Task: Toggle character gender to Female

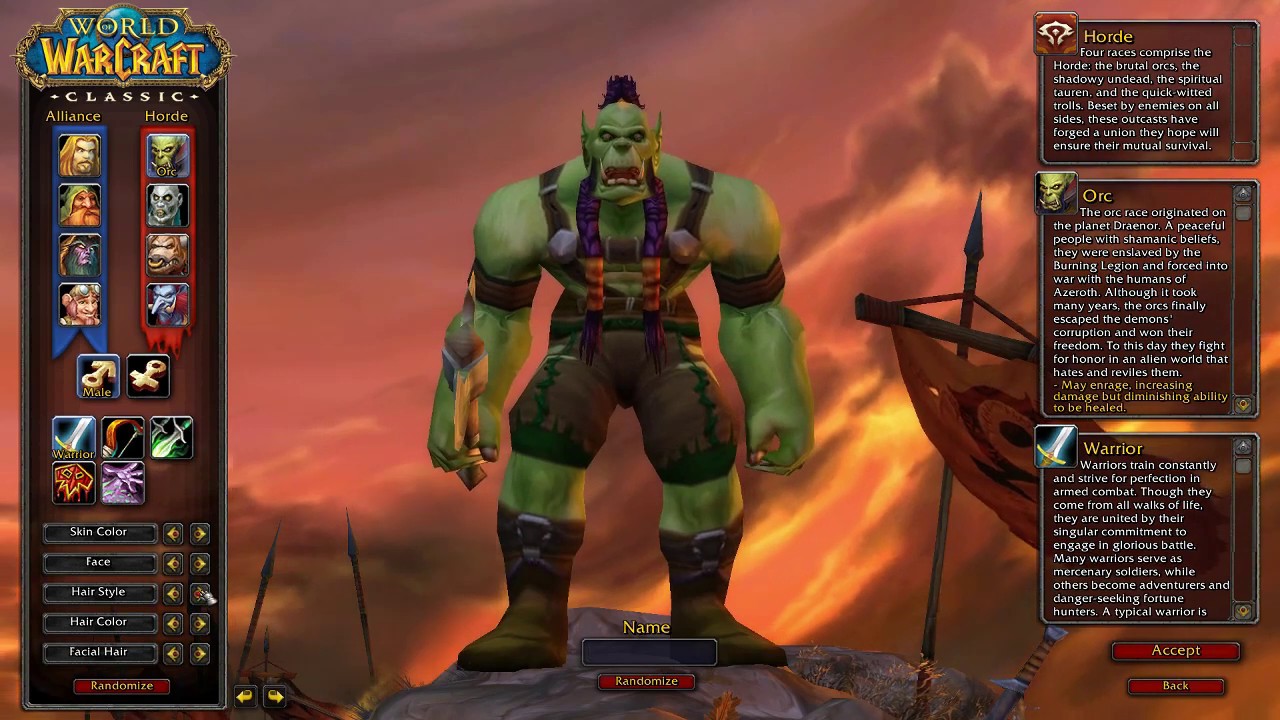Action: tap(147, 375)
